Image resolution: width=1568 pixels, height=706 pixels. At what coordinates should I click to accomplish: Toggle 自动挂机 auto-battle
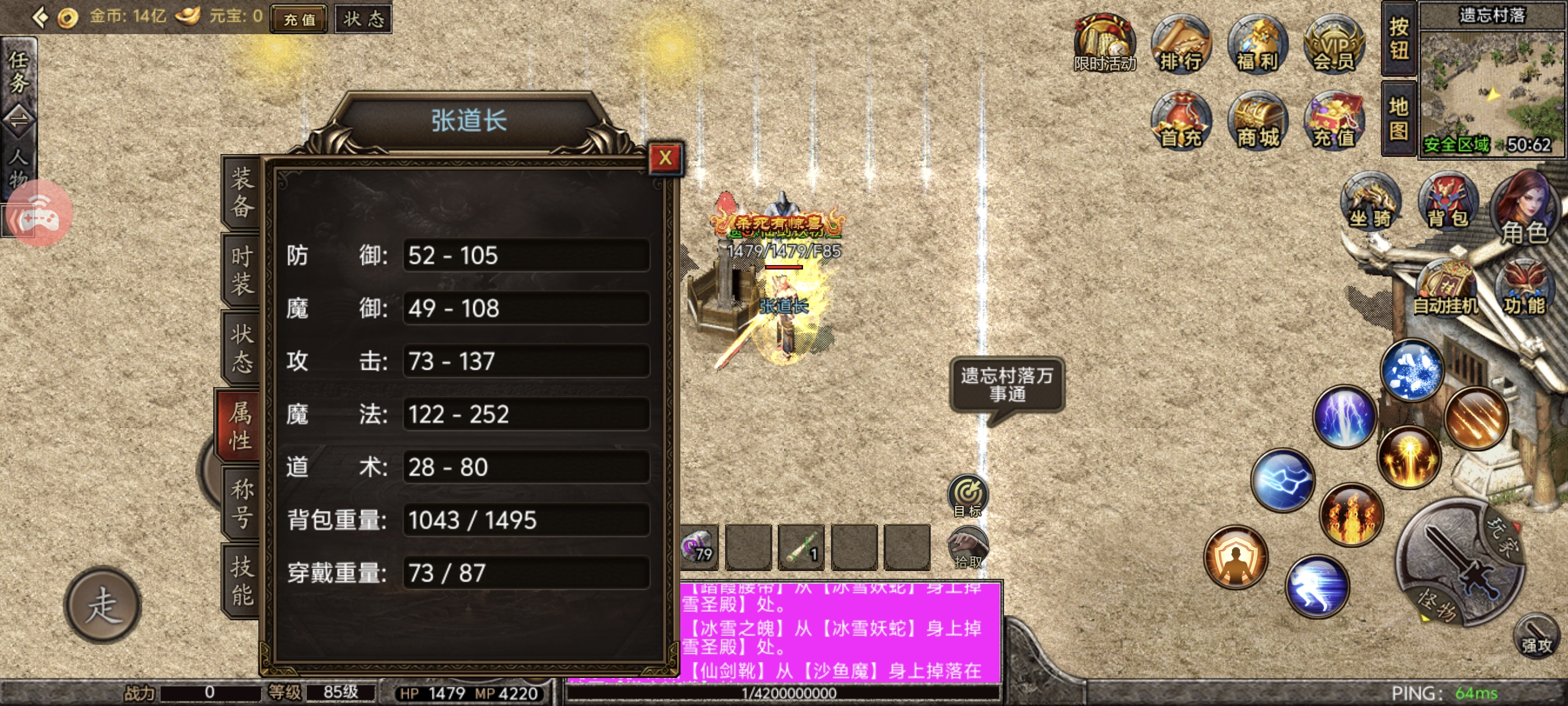[x=1446, y=289]
